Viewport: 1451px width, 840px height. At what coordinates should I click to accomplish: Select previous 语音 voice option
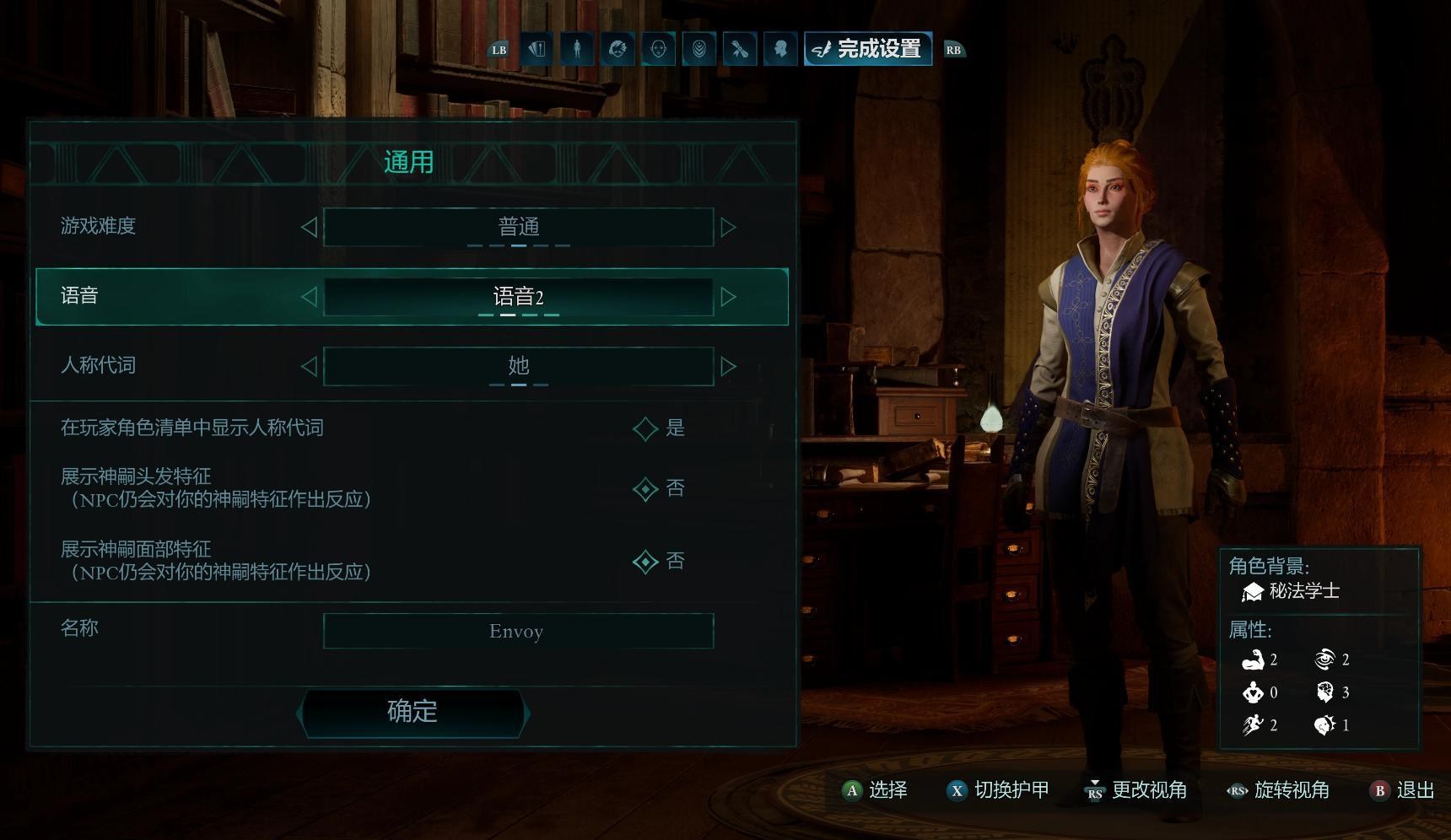309,297
